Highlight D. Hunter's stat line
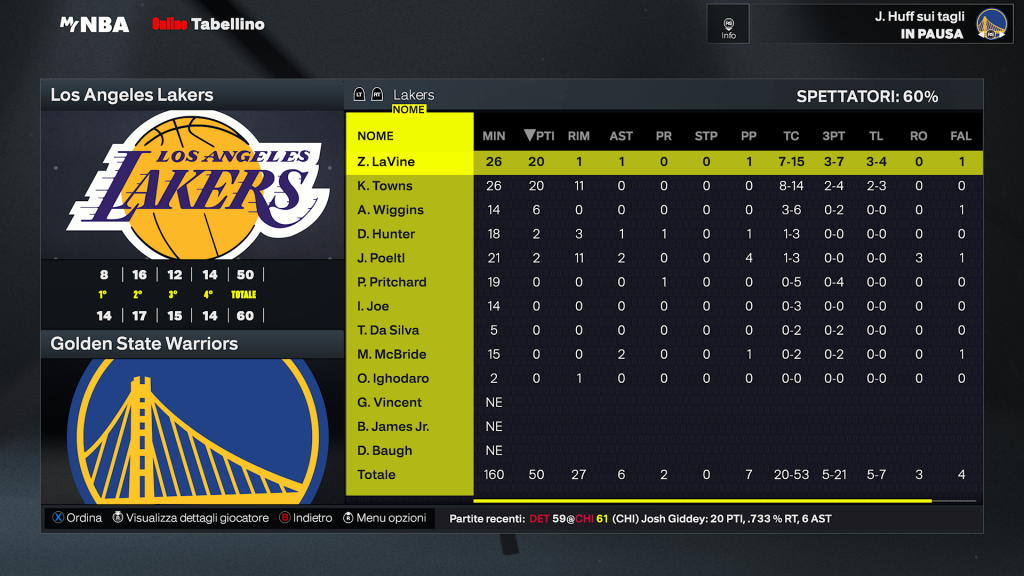1024x576 pixels. click(386, 234)
